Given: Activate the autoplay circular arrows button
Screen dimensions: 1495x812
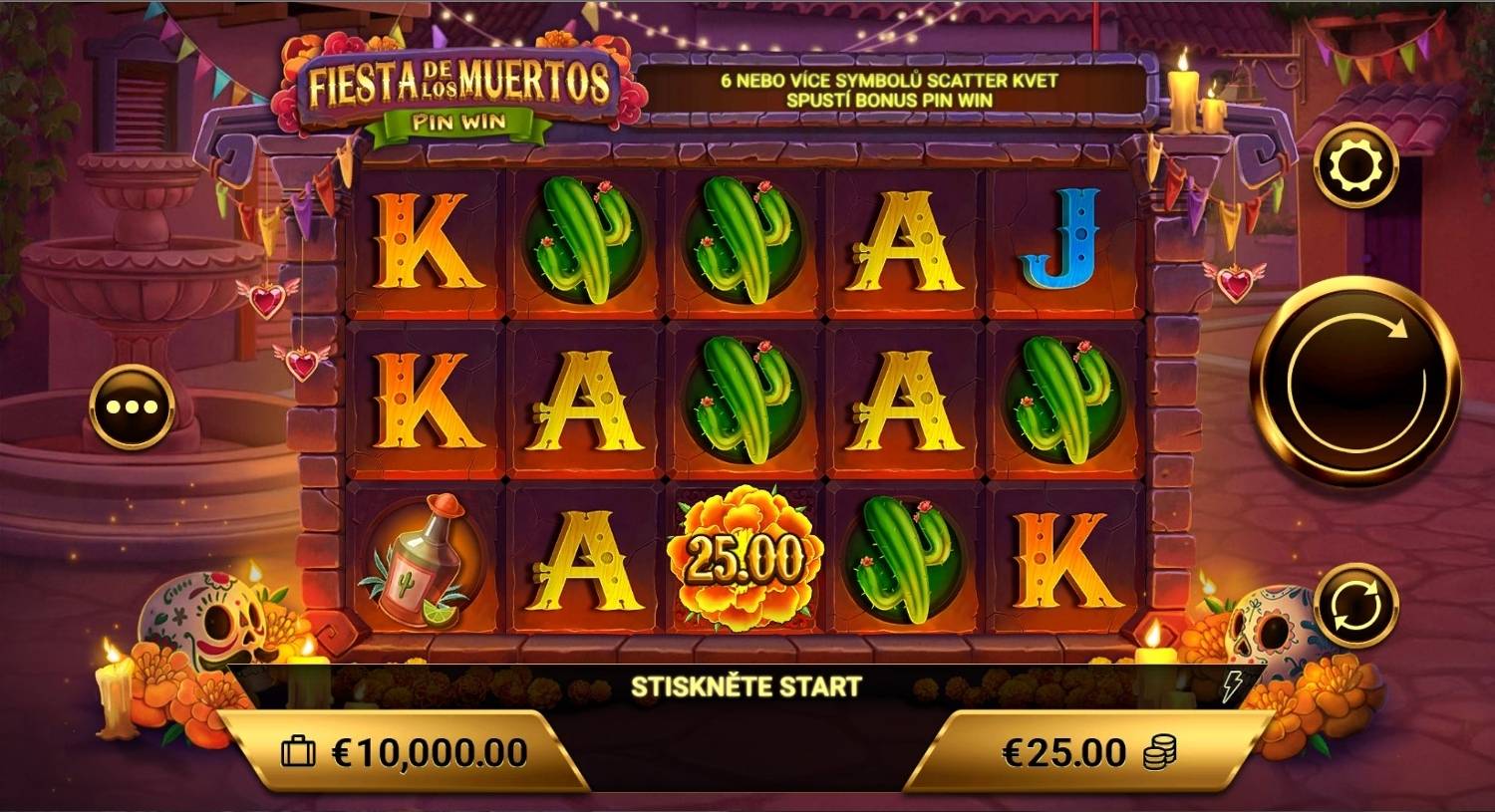Looking at the screenshot, I should coord(1355,606).
